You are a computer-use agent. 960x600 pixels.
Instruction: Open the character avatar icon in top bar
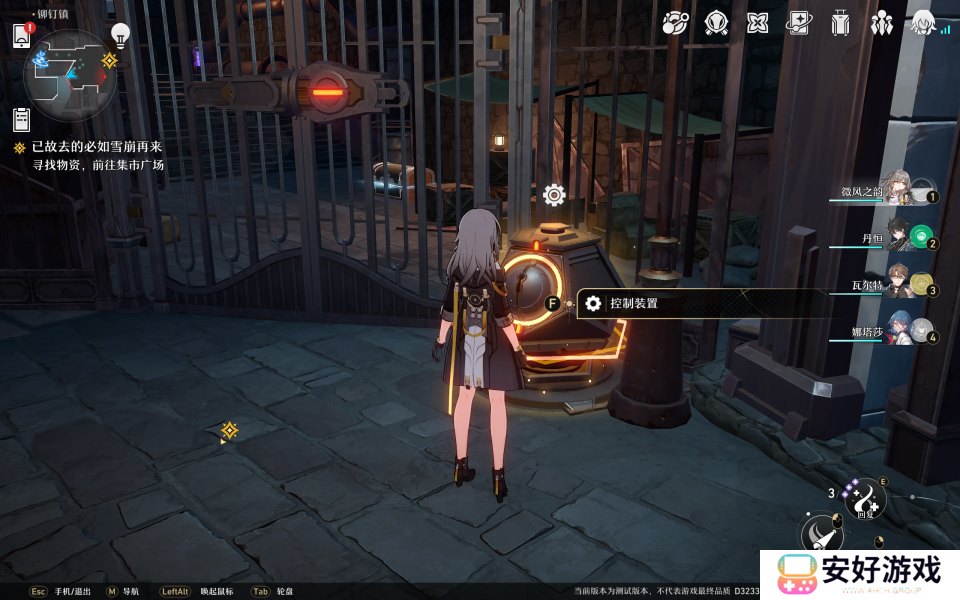pyautogui.click(x=922, y=22)
